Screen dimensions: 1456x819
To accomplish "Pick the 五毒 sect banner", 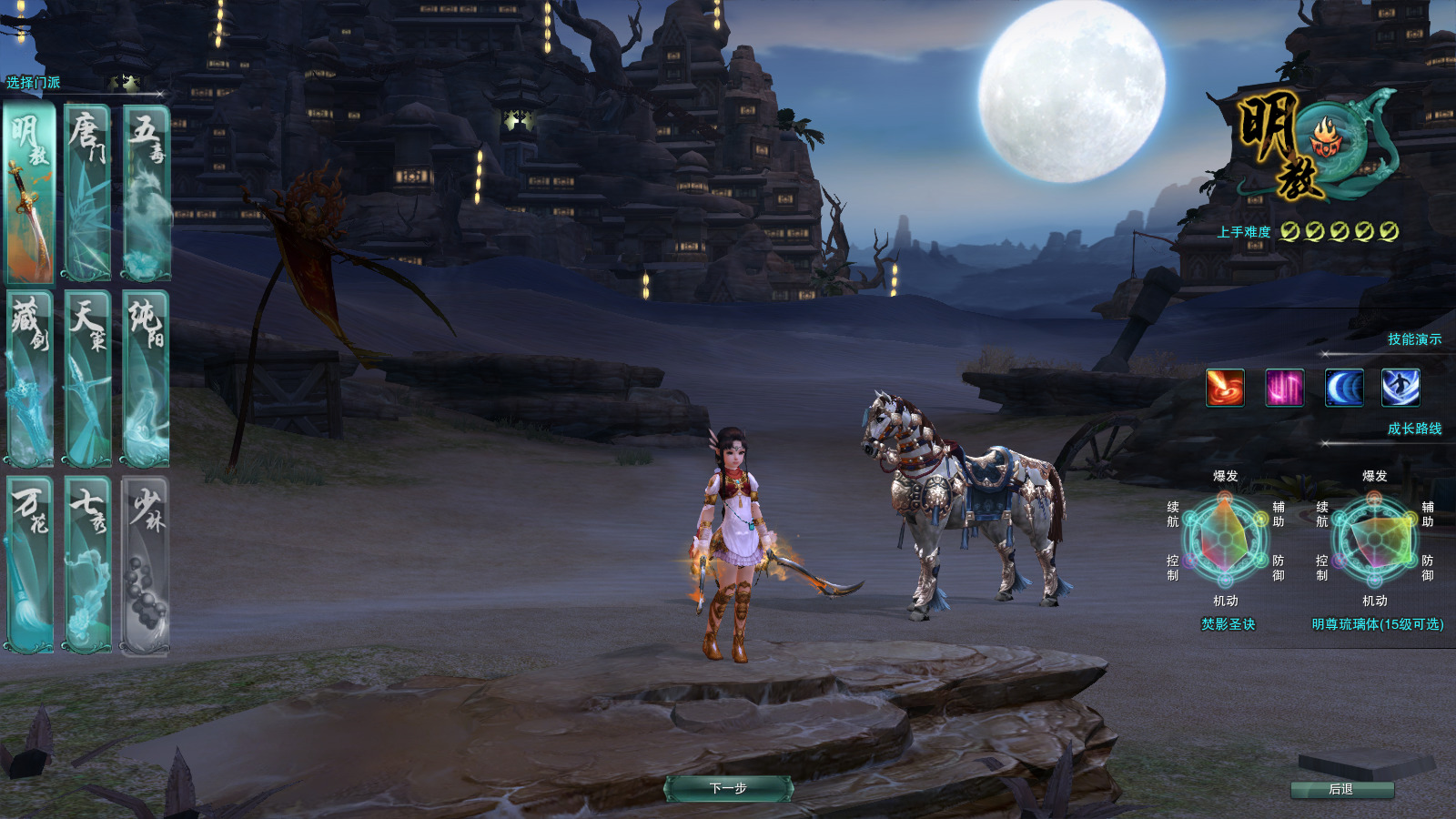I will point(146,194).
